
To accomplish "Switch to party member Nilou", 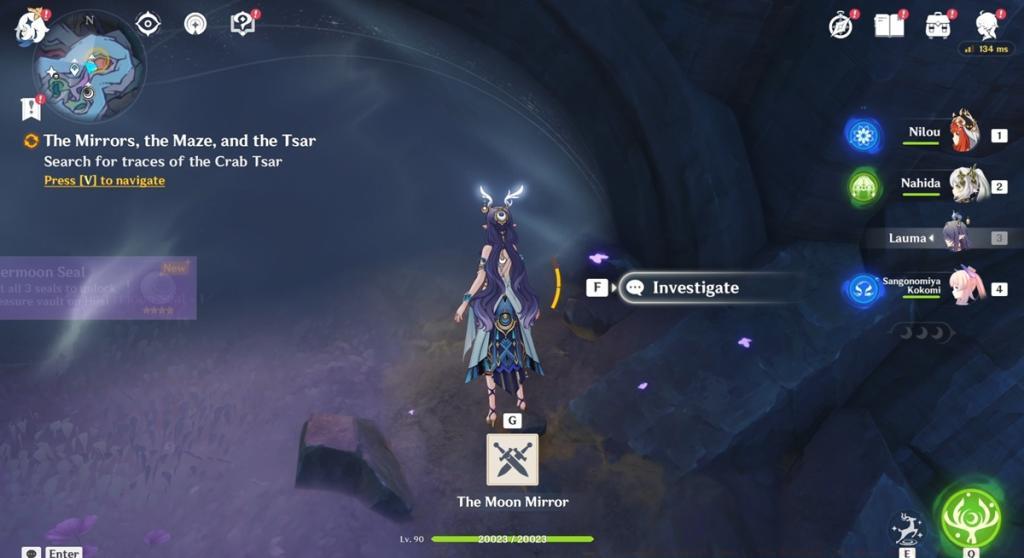I will (x=962, y=134).
